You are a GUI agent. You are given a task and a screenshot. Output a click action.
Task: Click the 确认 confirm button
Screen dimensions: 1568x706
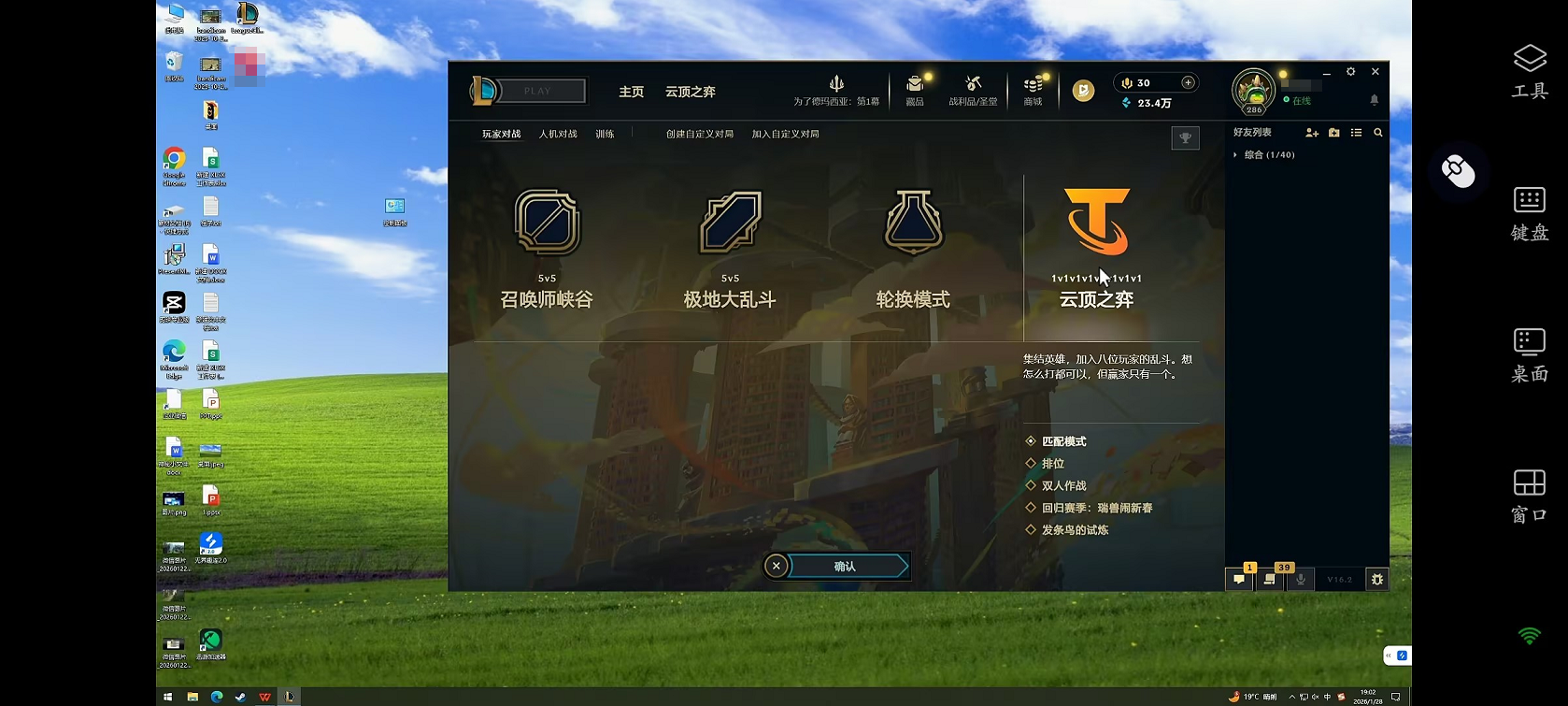tap(847, 565)
